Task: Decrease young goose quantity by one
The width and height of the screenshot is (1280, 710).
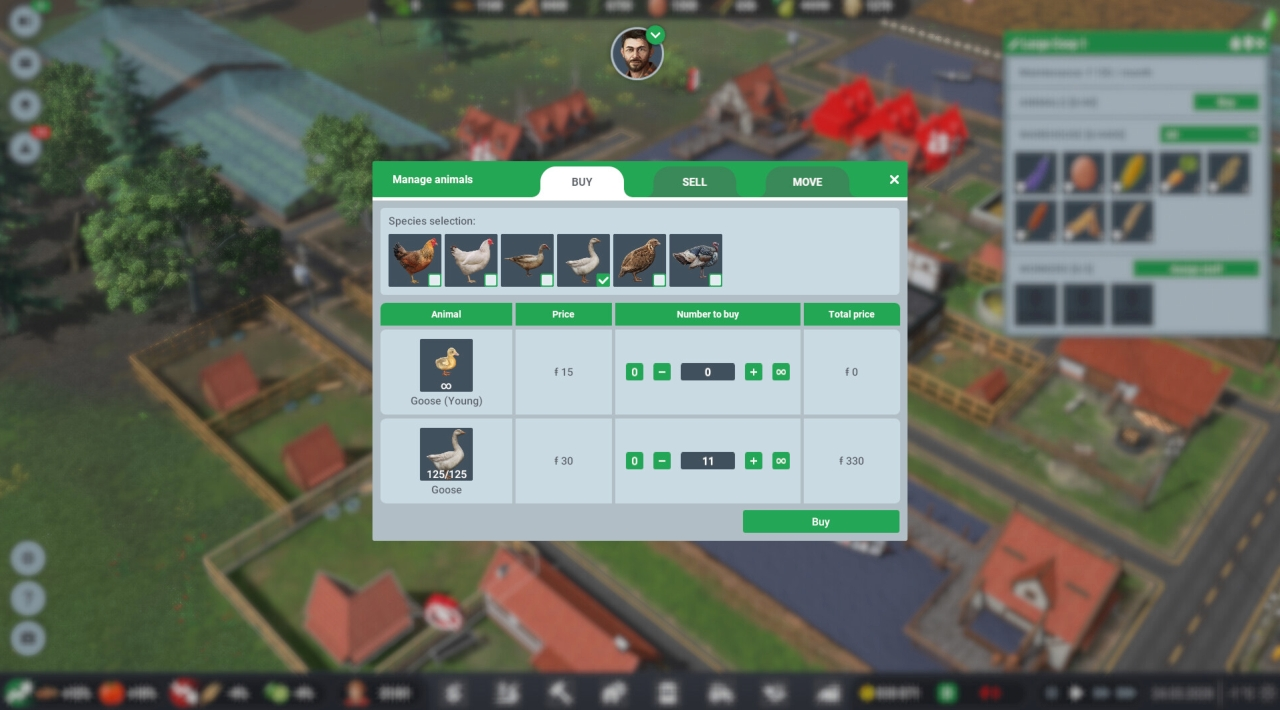Action: pyautogui.click(x=662, y=372)
